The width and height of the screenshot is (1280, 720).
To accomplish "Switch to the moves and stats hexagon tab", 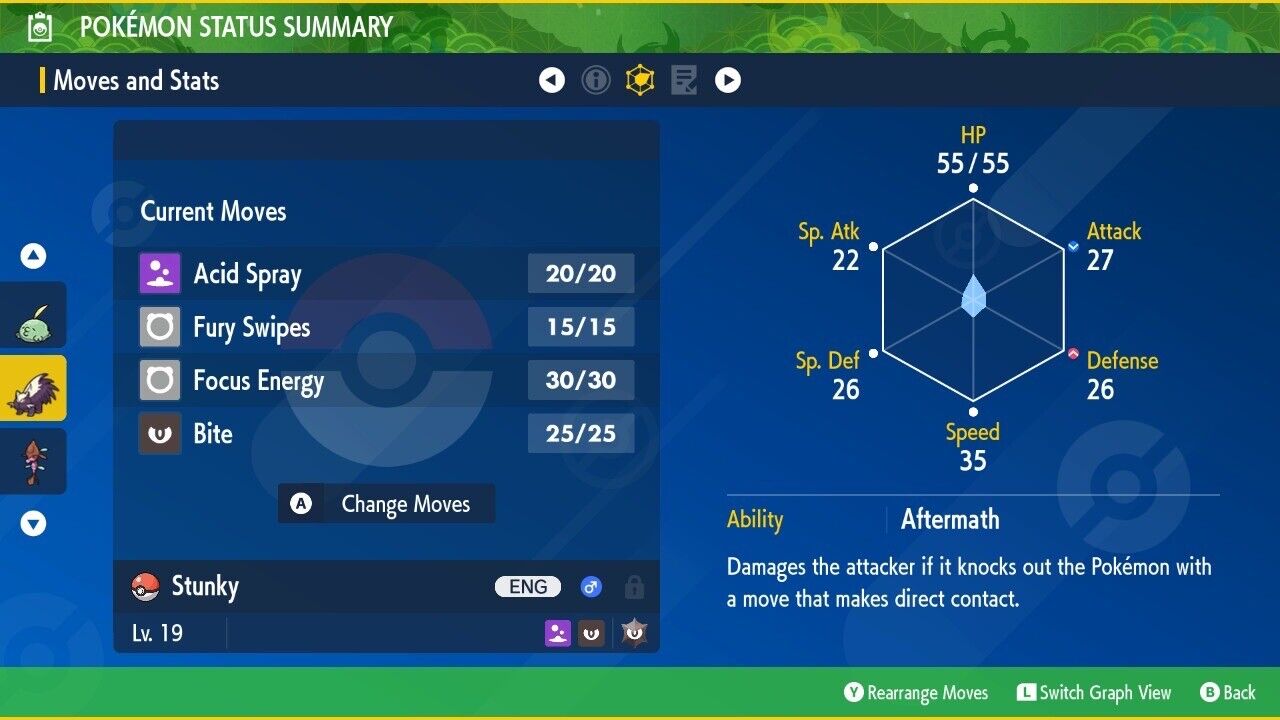I will pos(640,80).
